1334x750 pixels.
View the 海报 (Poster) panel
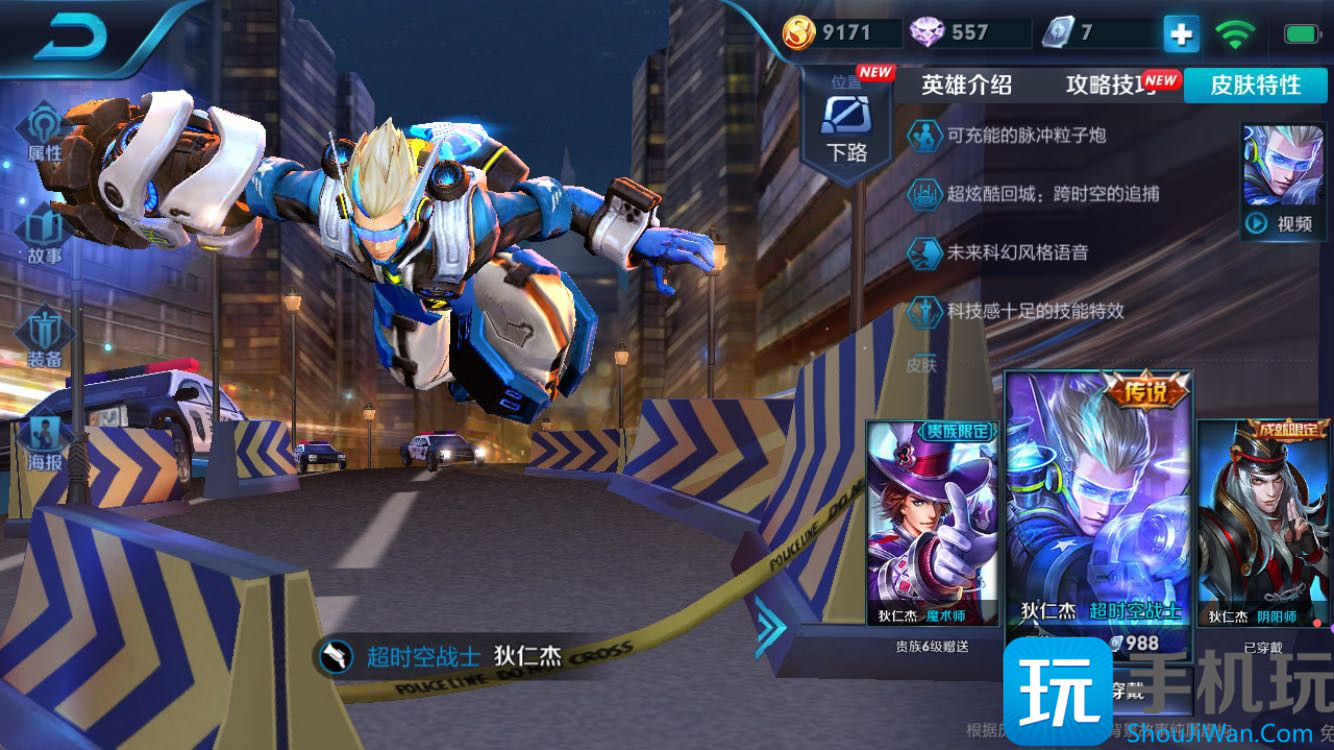[43, 442]
